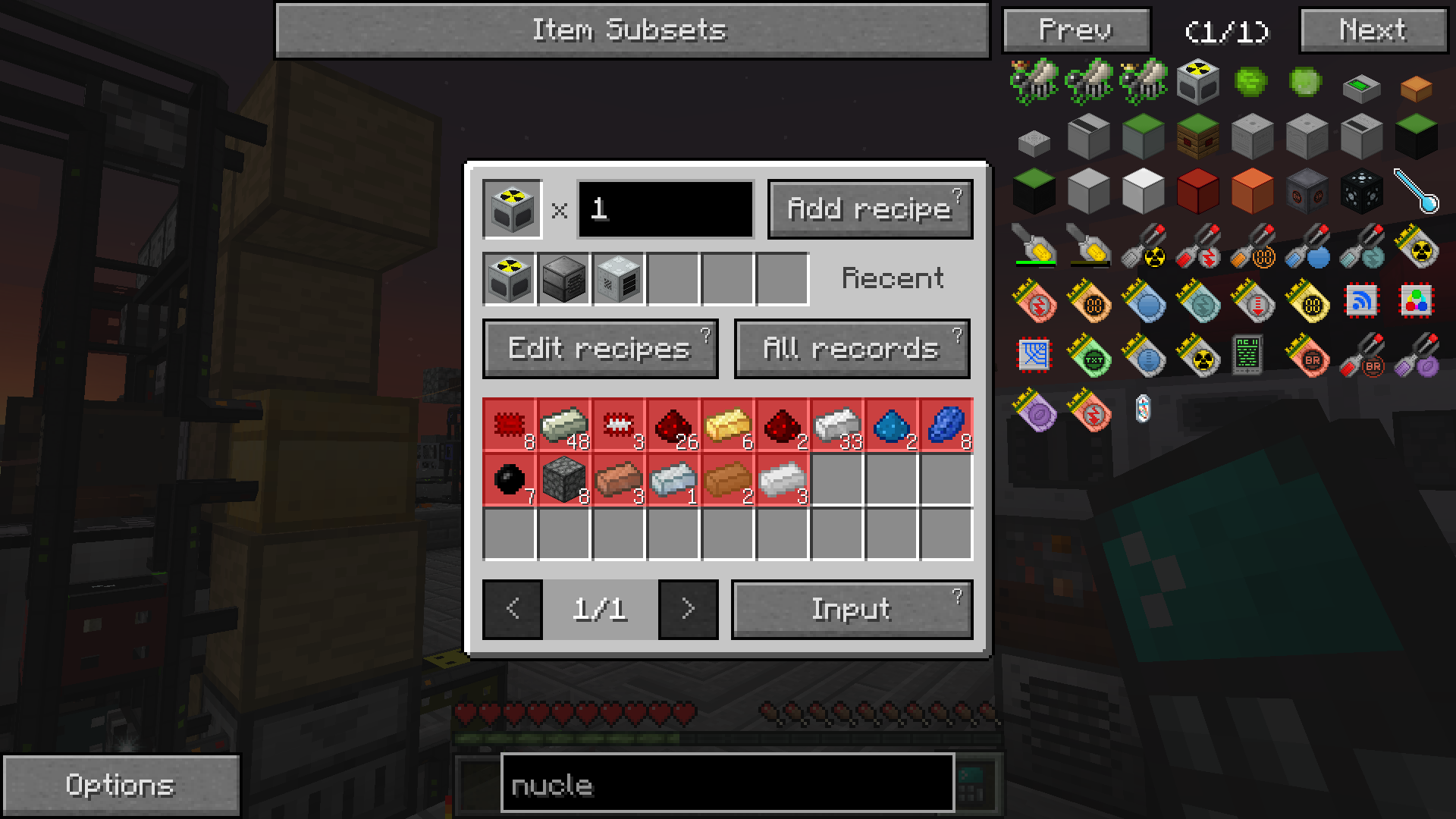Select the cobblestone ingredient slot
Image resolution: width=1456 pixels, height=819 pixels.
pyautogui.click(x=563, y=480)
